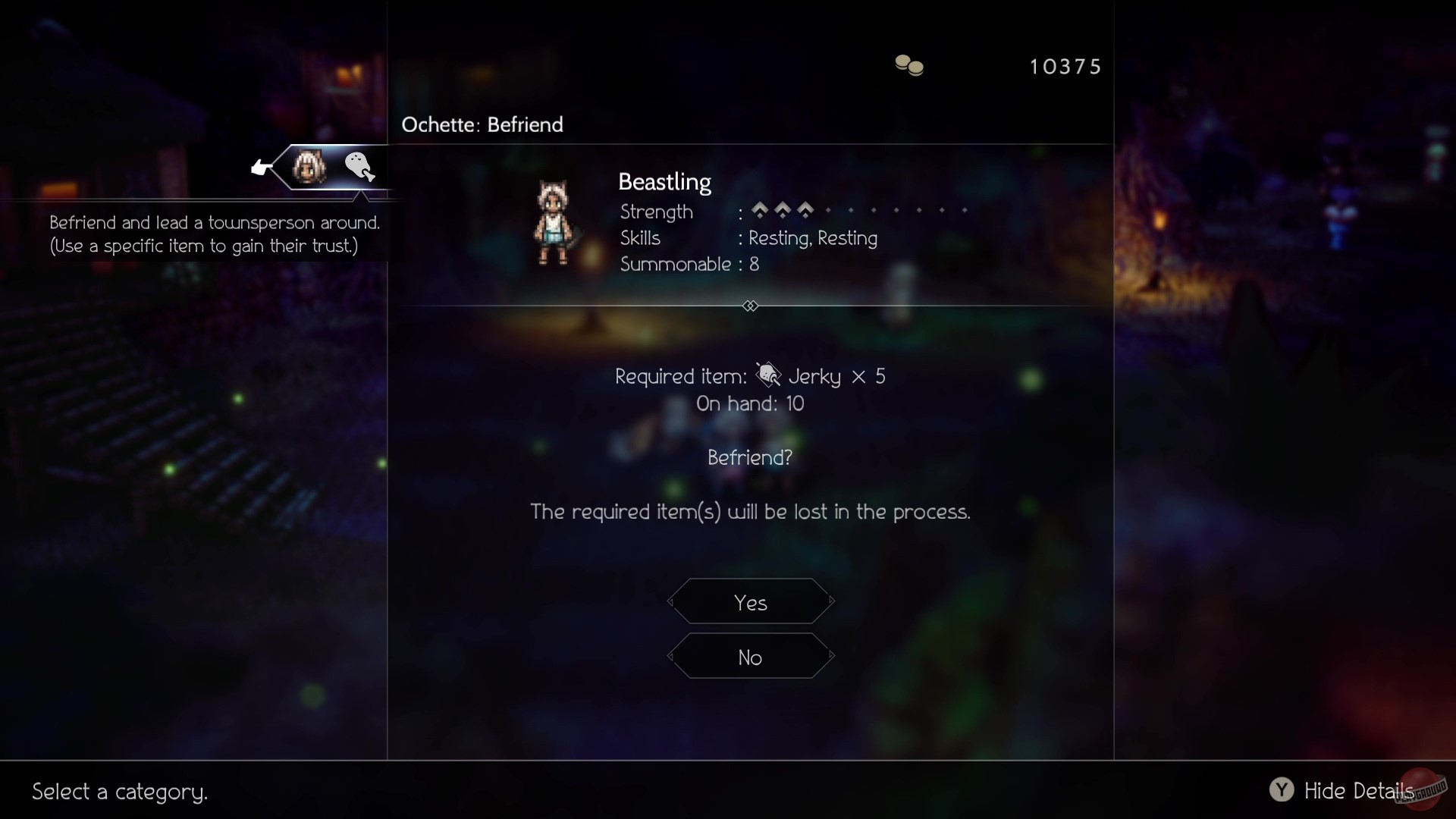
Task: Click the hand pointer cursor icon
Action: point(261,168)
